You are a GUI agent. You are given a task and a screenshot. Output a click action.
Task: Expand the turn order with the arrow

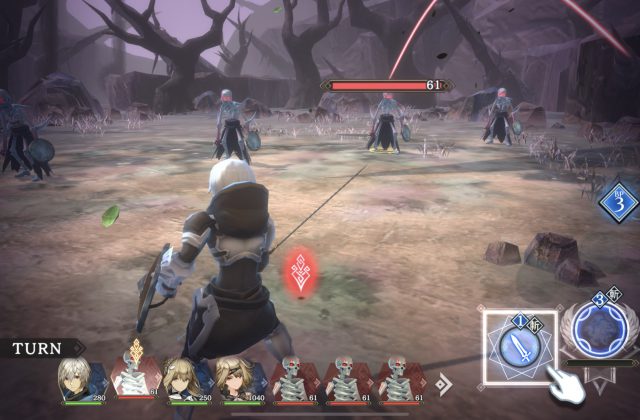pos(445,382)
